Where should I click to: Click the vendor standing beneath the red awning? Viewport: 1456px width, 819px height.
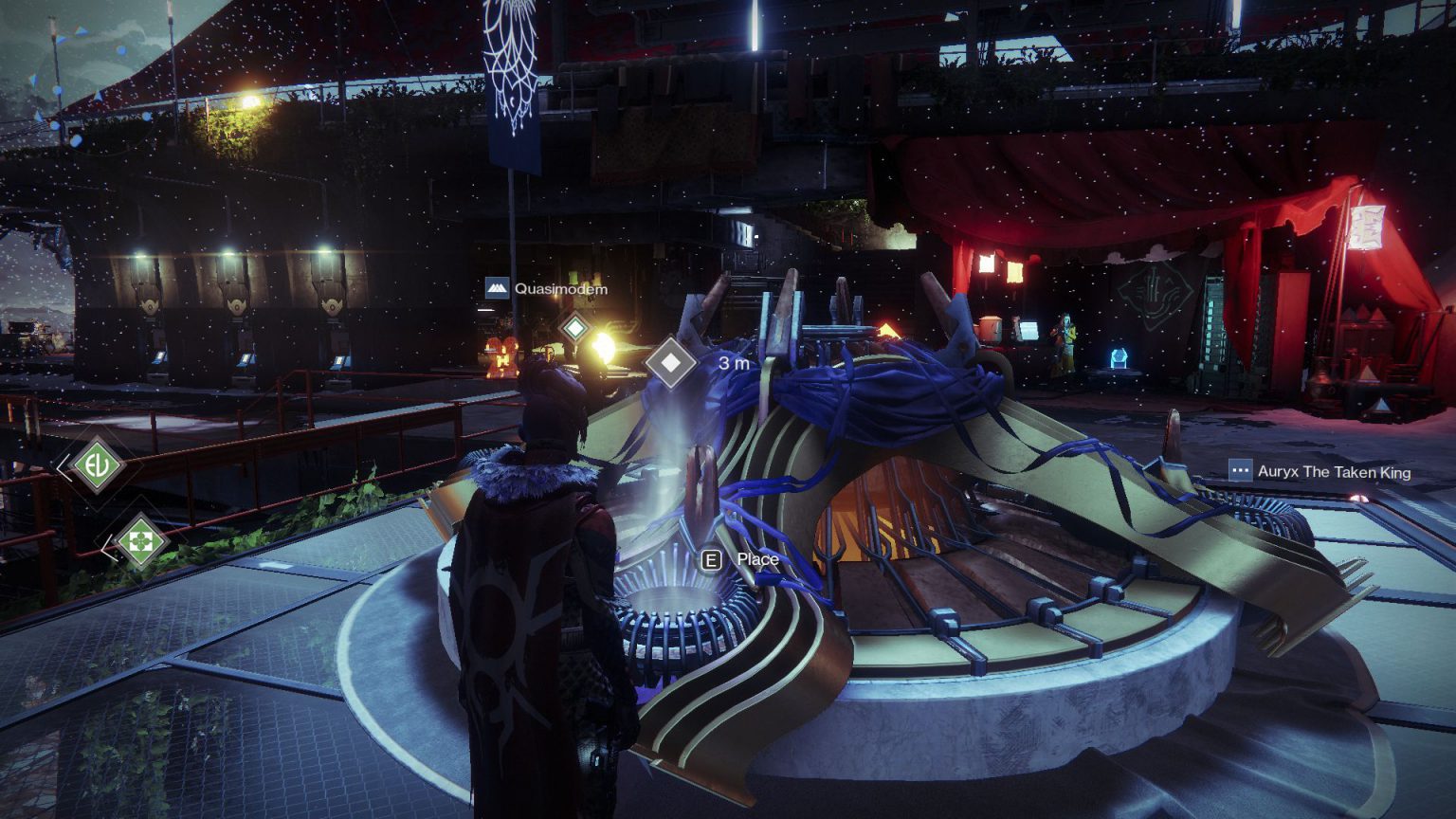point(1062,337)
